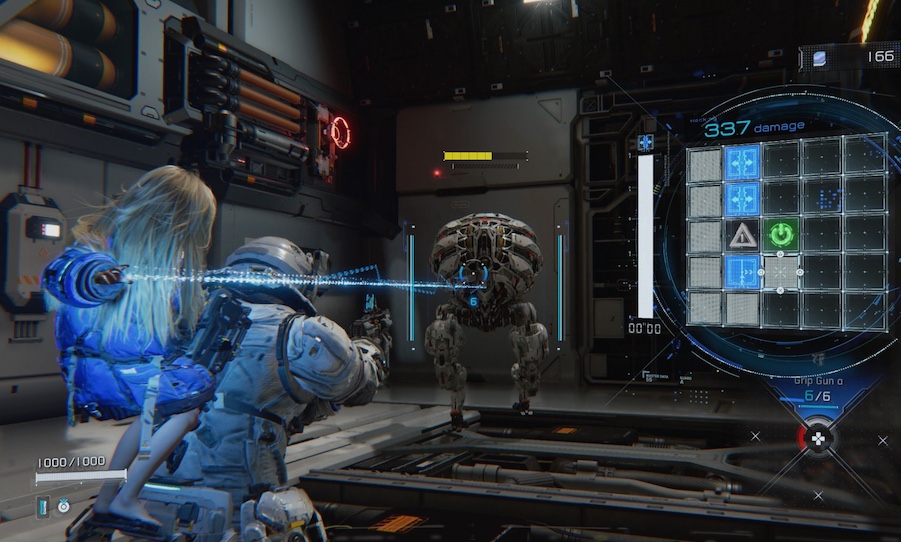Click the warning triangle hack tile

tap(742, 235)
